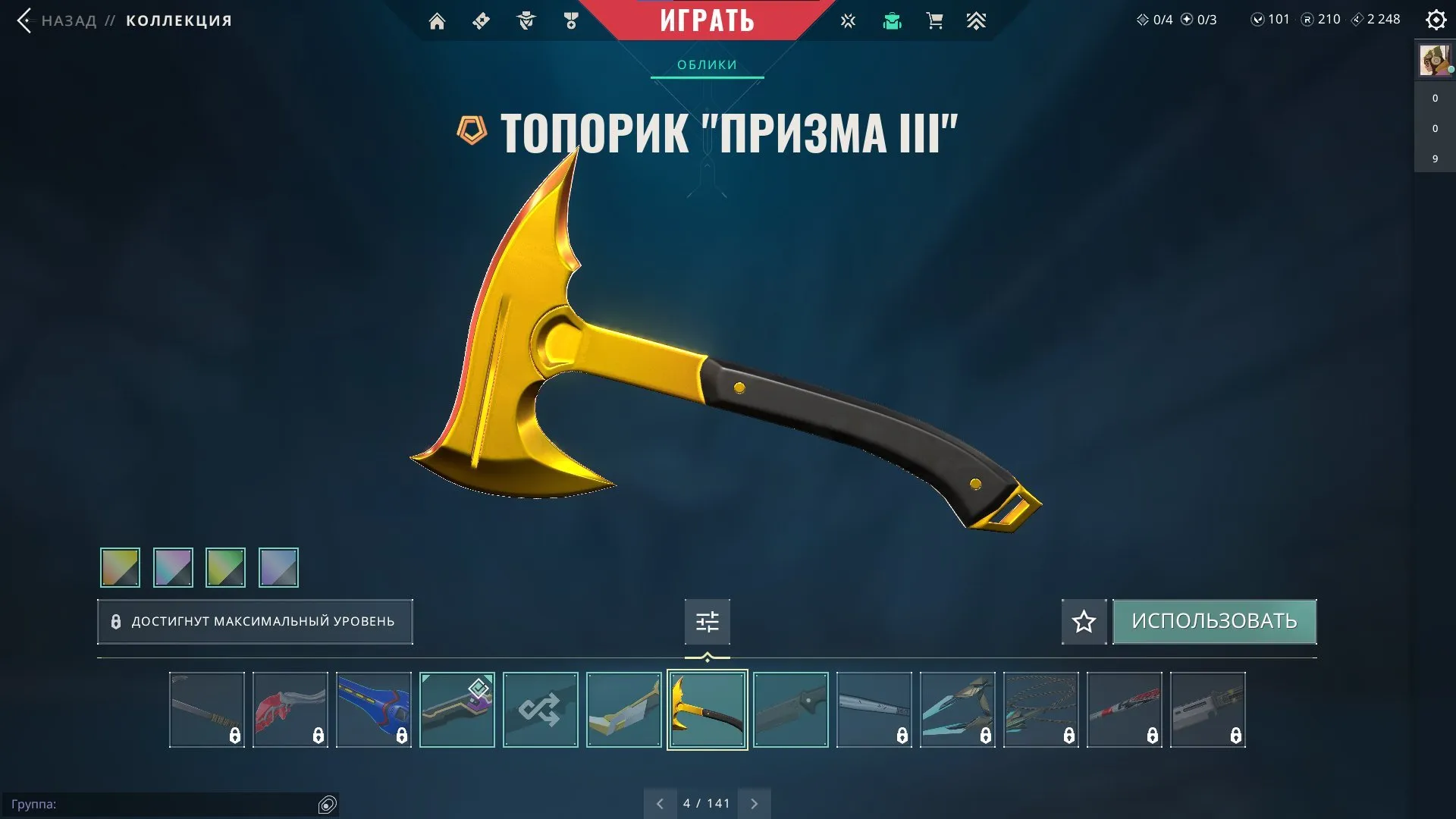Viewport: 1456px width, 819px height.
Task: Open the Store cart icon
Action: 934,20
